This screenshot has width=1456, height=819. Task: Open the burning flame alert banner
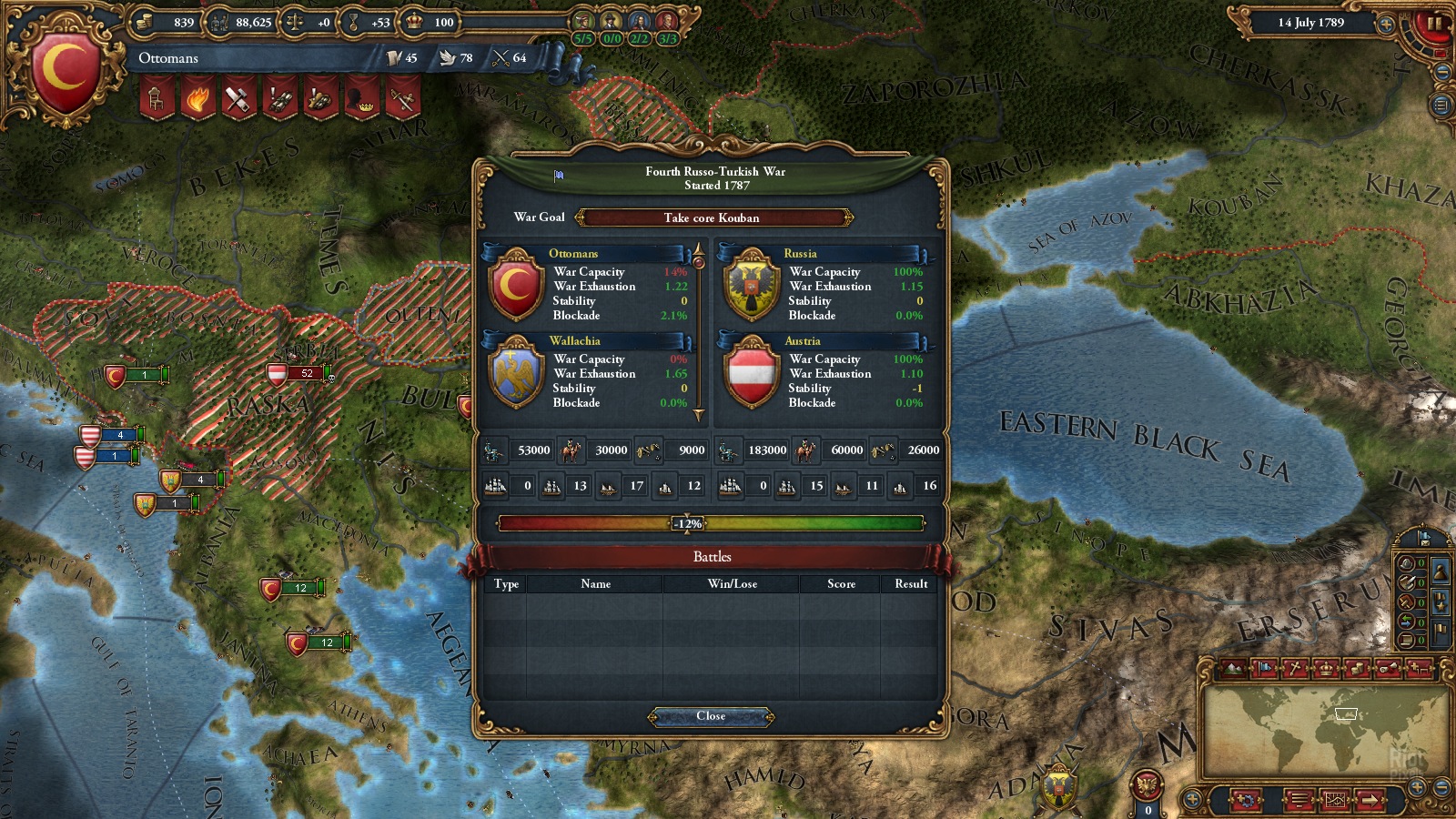click(197, 98)
